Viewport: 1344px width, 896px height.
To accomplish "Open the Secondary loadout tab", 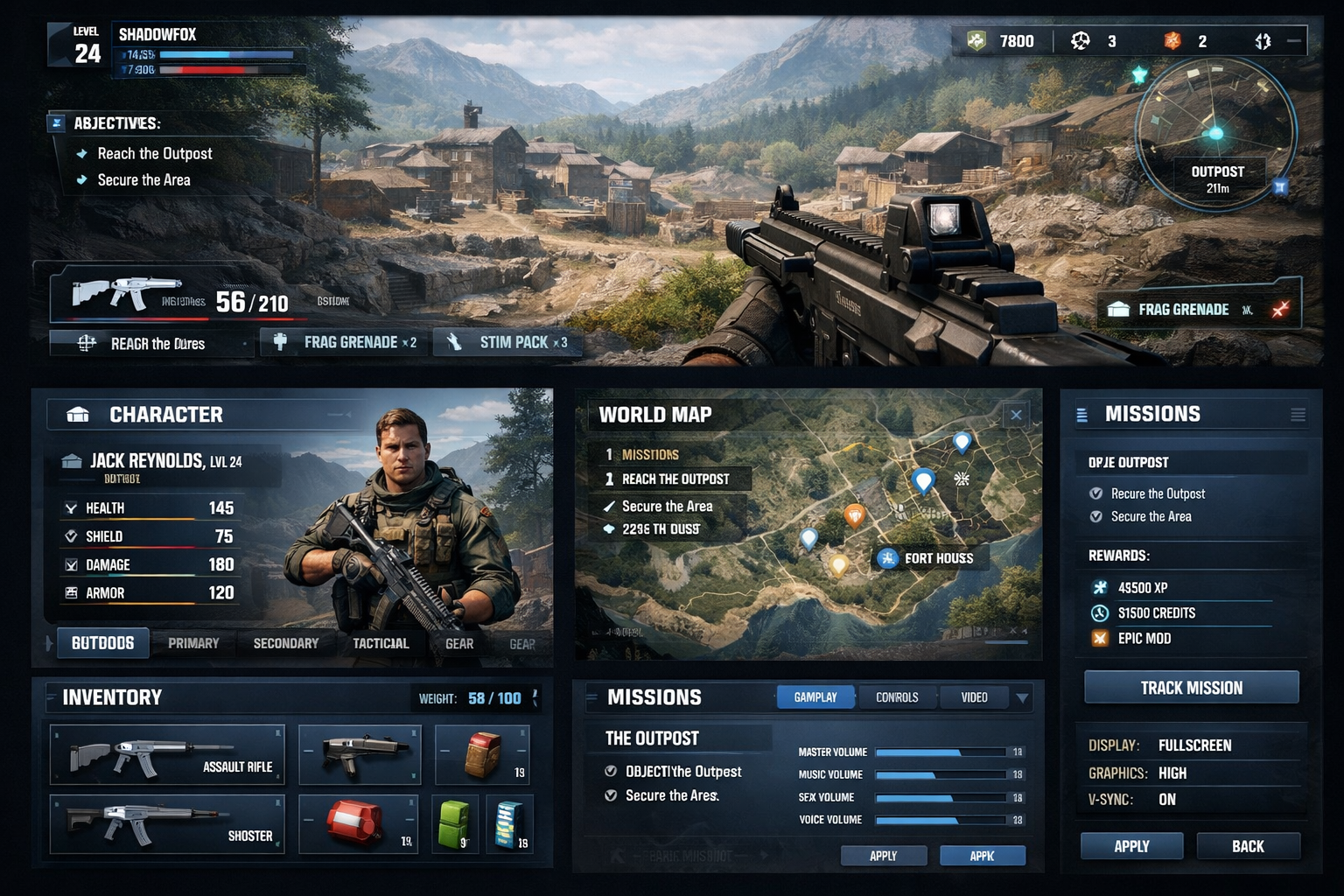I will pyautogui.click(x=286, y=643).
